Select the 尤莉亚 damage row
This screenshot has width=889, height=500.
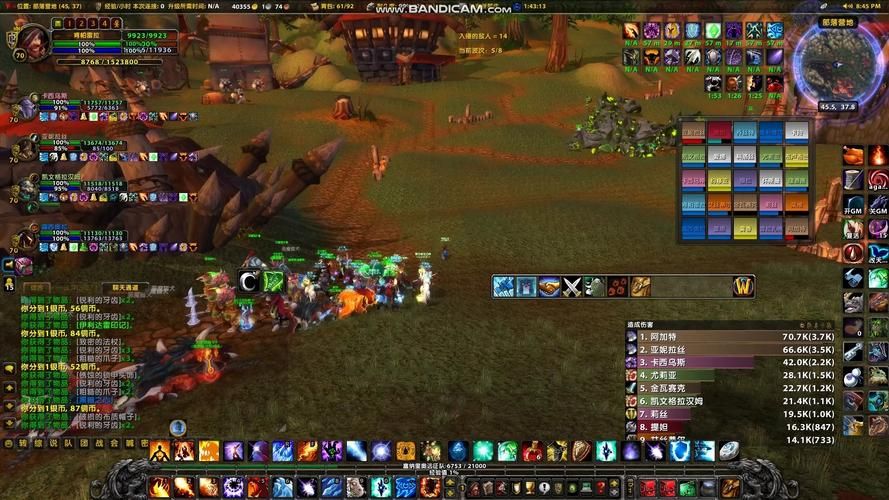[710, 375]
